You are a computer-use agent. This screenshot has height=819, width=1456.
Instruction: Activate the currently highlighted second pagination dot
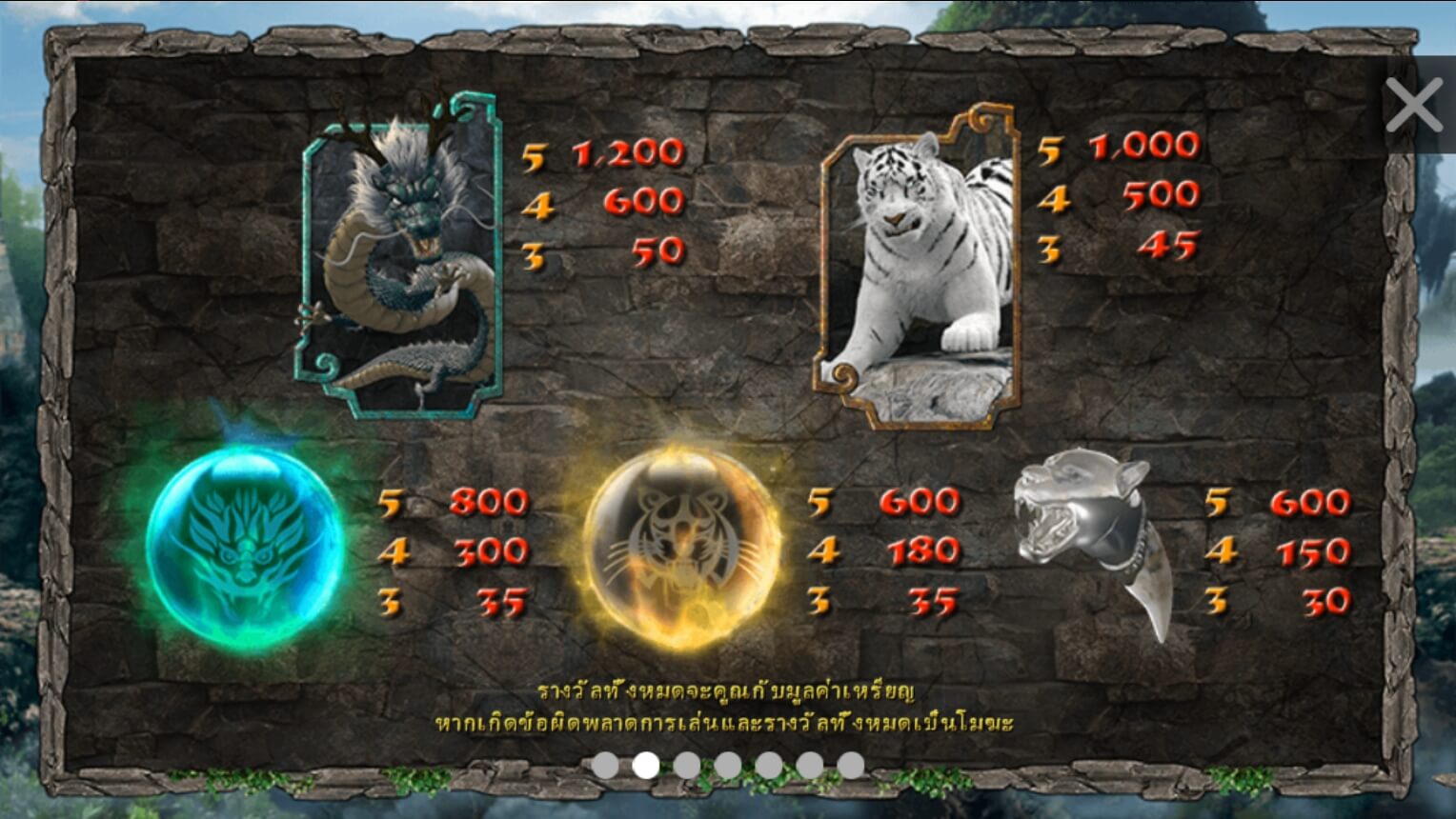tap(645, 763)
